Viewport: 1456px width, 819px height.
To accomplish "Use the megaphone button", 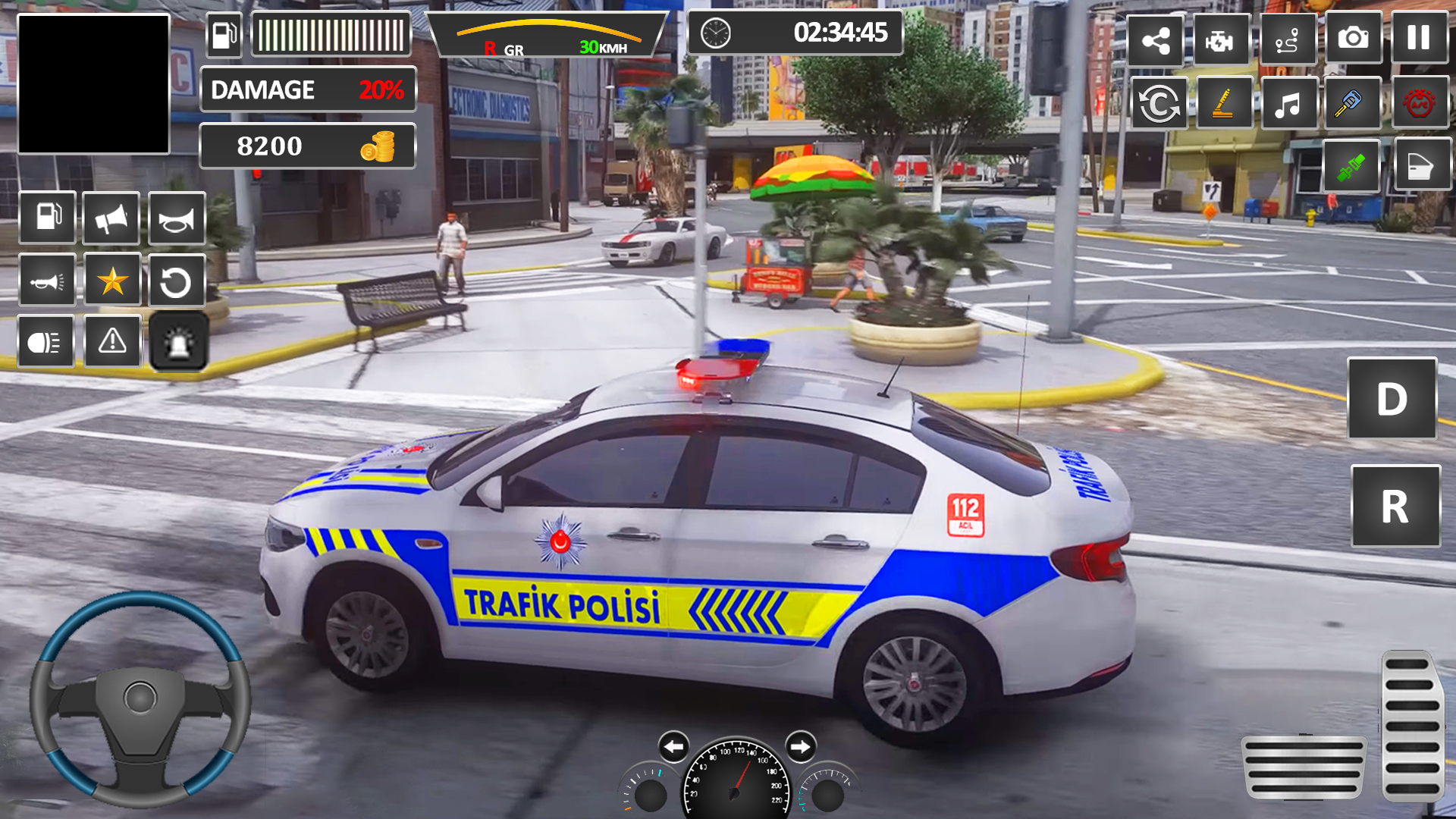I will 111,219.
